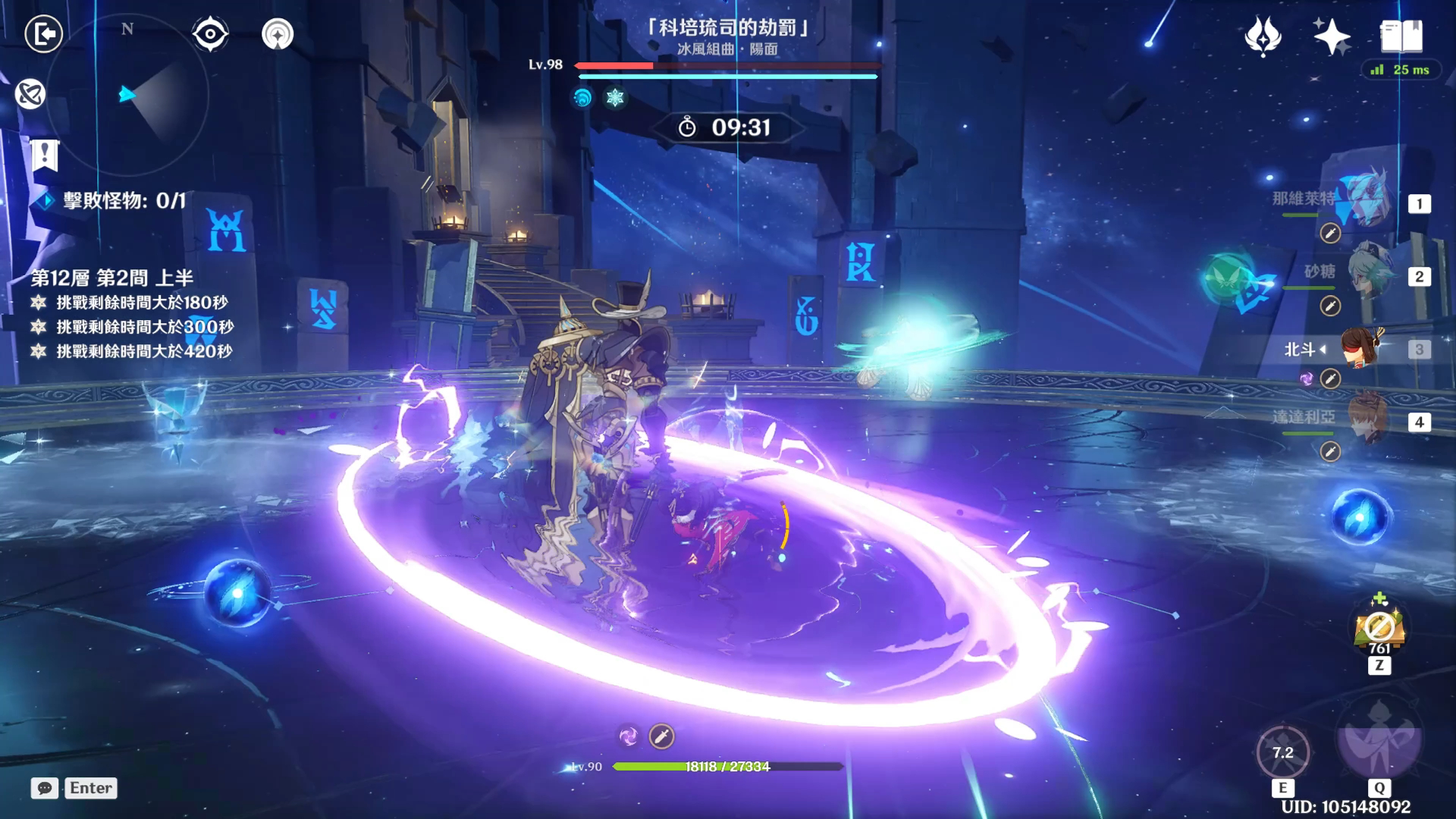Open the four-pointed star events icon
Screen dimensions: 1456x819
[1332, 36]
